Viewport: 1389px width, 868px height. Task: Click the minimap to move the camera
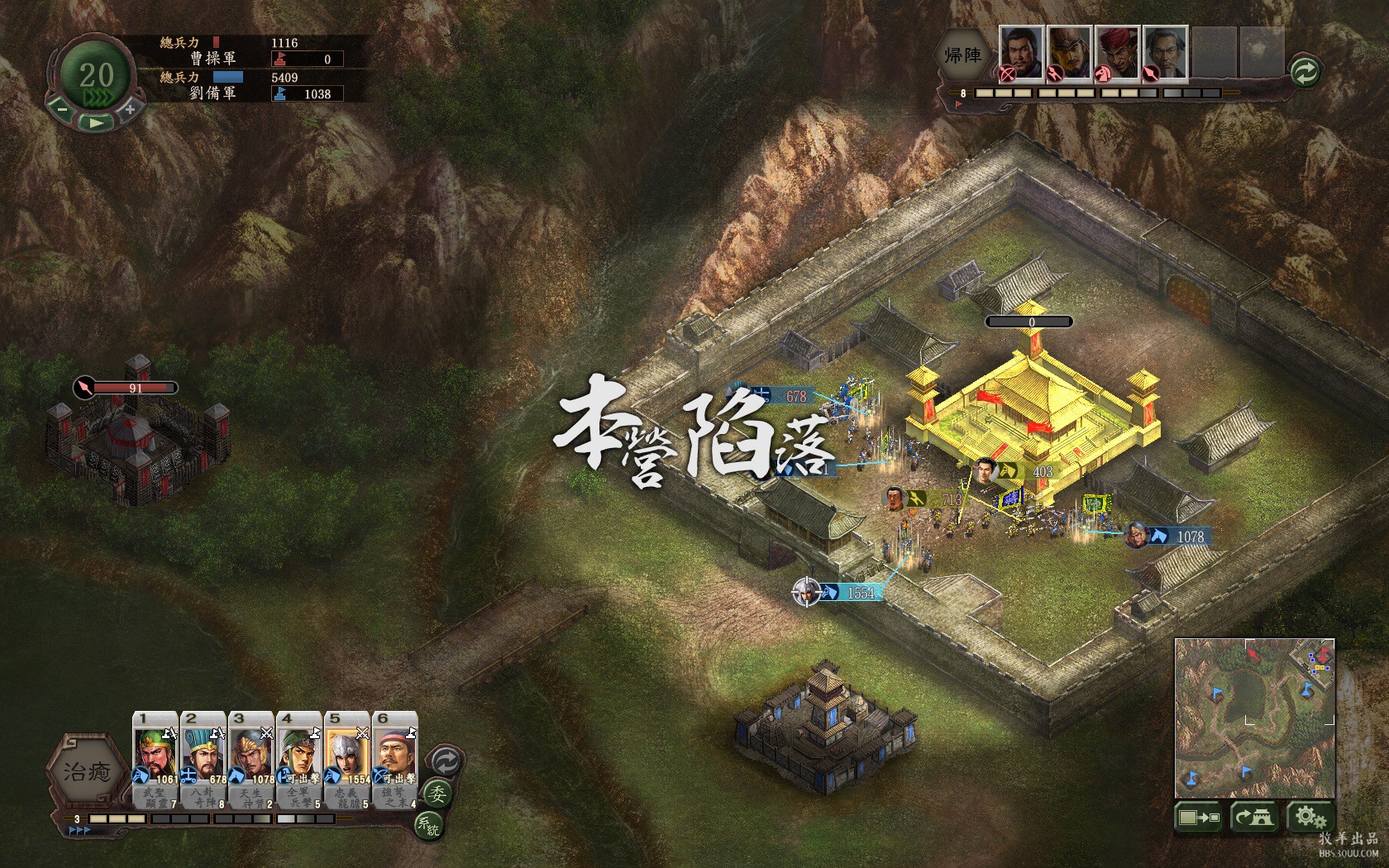pos(1254,718)
